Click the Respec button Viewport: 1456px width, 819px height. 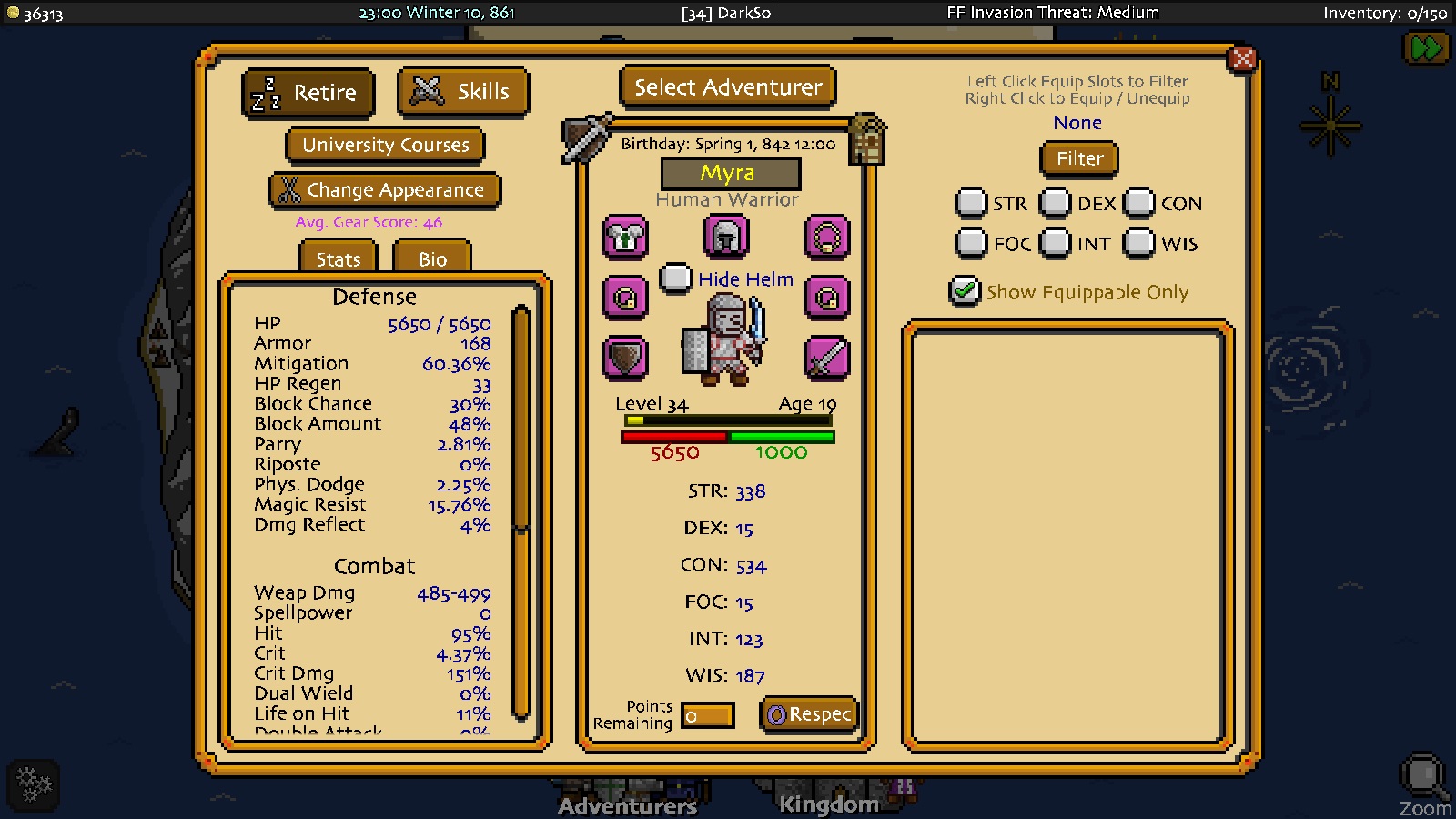tap(808, 715)
